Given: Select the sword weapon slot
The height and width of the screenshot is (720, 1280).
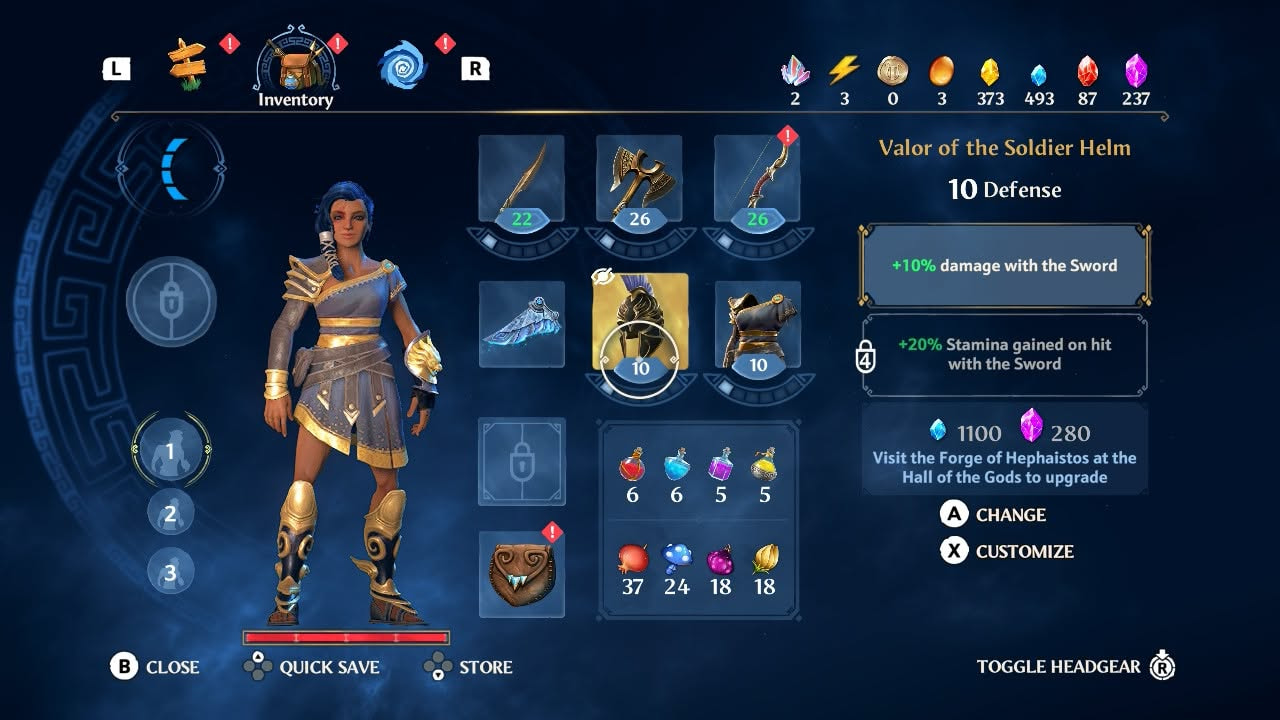Looking at the screenshot, I should pyautogui.click(x=521, y=180).
